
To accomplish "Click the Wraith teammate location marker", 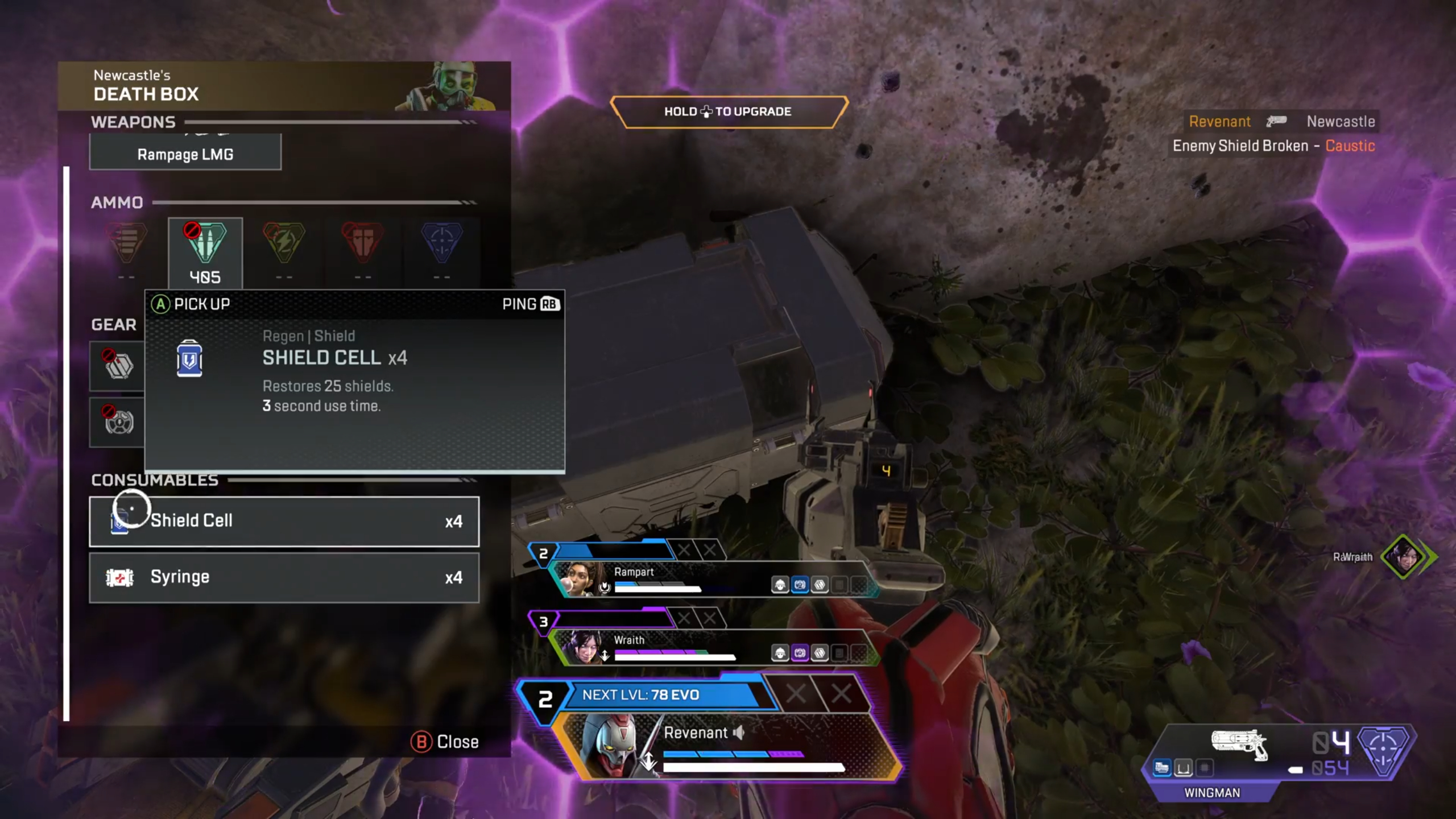I will 1404,556.
